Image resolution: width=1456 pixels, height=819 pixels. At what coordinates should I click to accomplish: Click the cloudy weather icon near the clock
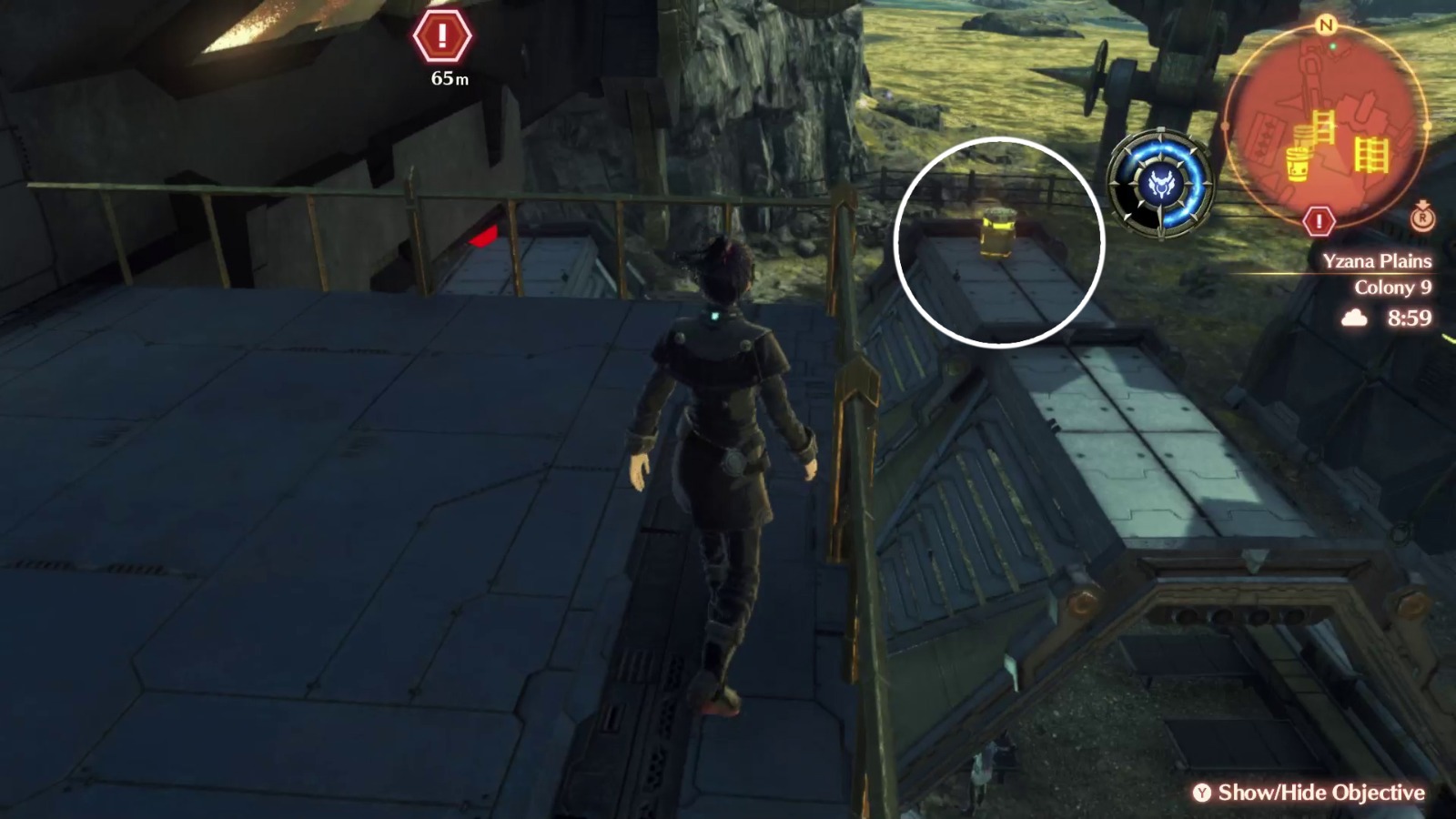pos(1354,318)
